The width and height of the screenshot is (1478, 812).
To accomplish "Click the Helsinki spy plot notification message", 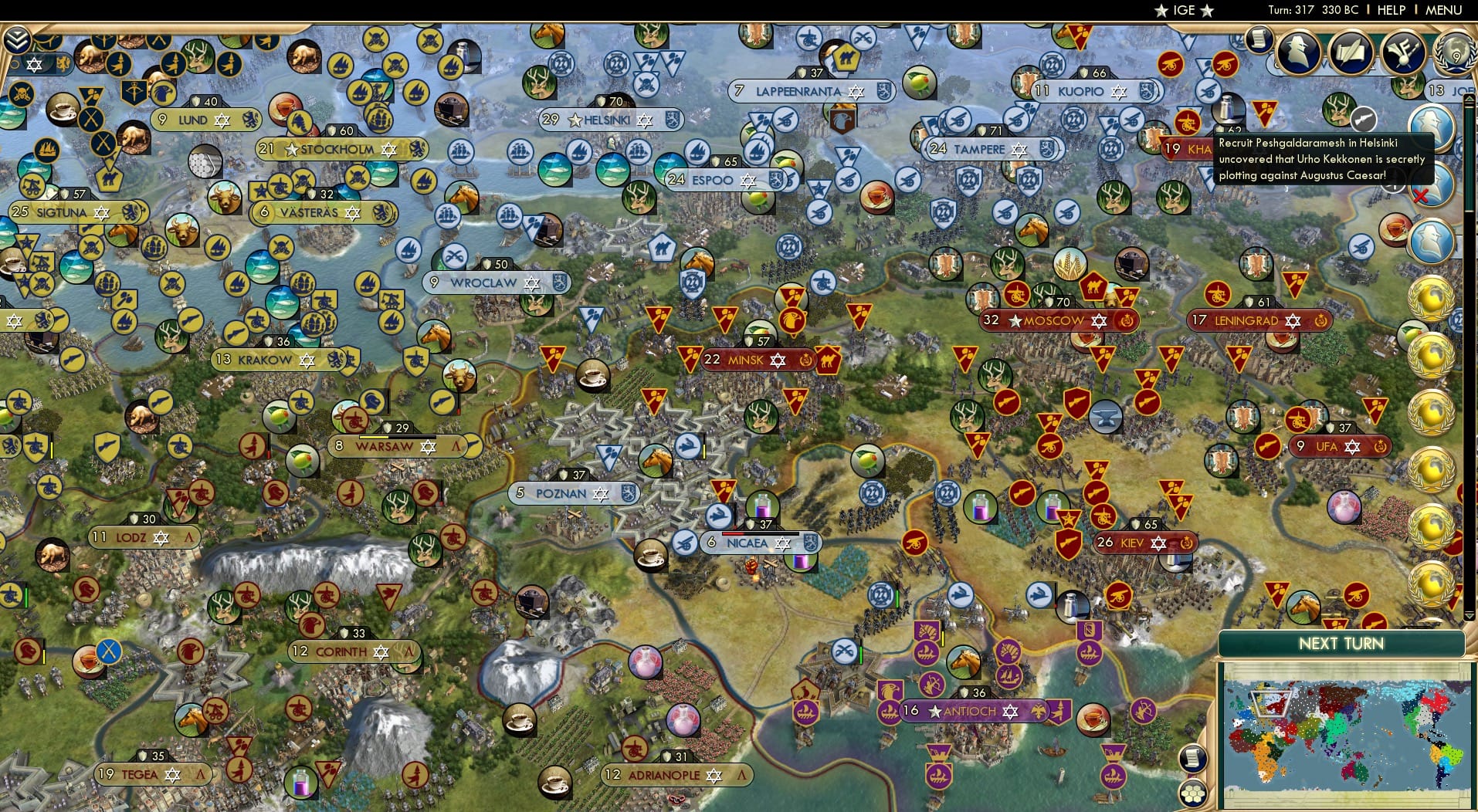I will (1322, 159).
